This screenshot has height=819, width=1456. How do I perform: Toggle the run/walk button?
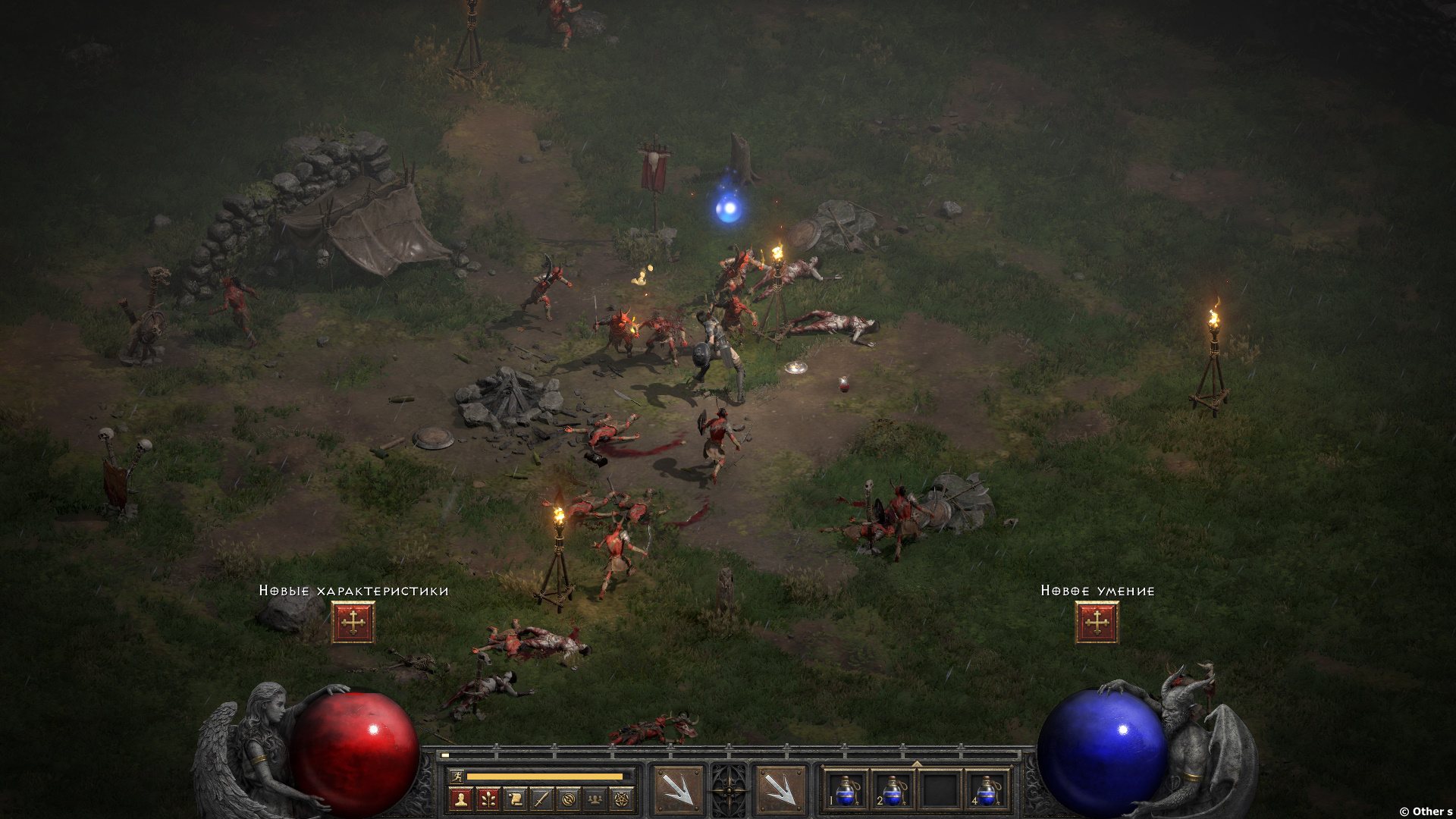point(455,777)
